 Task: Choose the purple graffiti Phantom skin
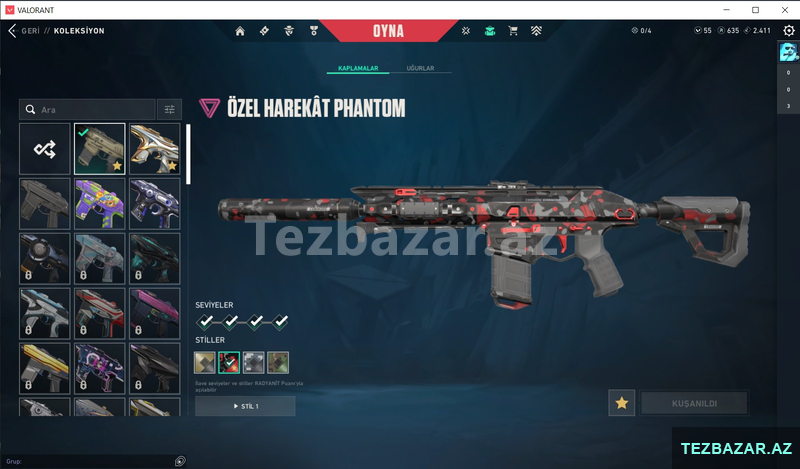[x=100, y=203]
